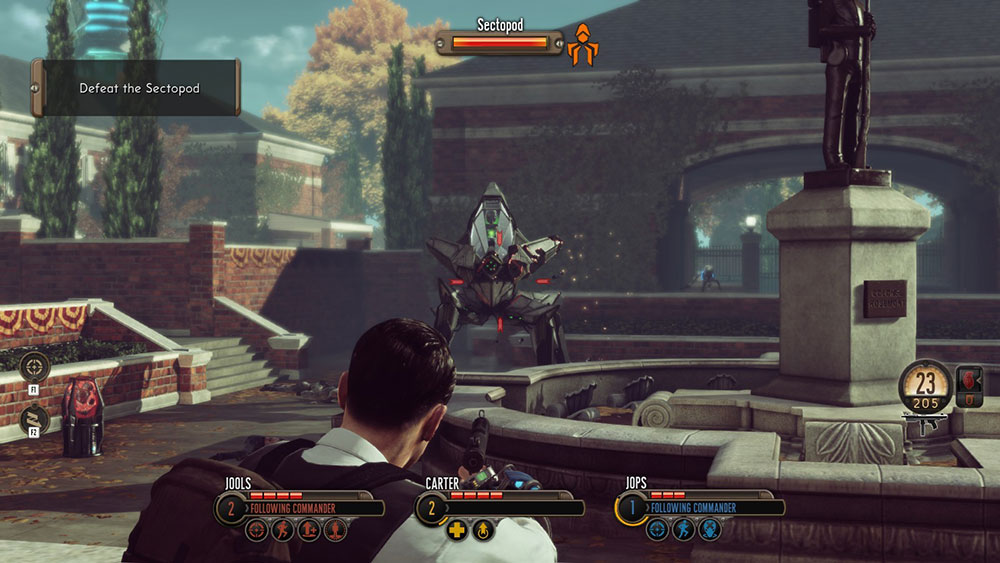Viewport: 1000px width, 563px height.
Task: Activate Carter's yellow lift ability
Action: click(x=482, y=529)
